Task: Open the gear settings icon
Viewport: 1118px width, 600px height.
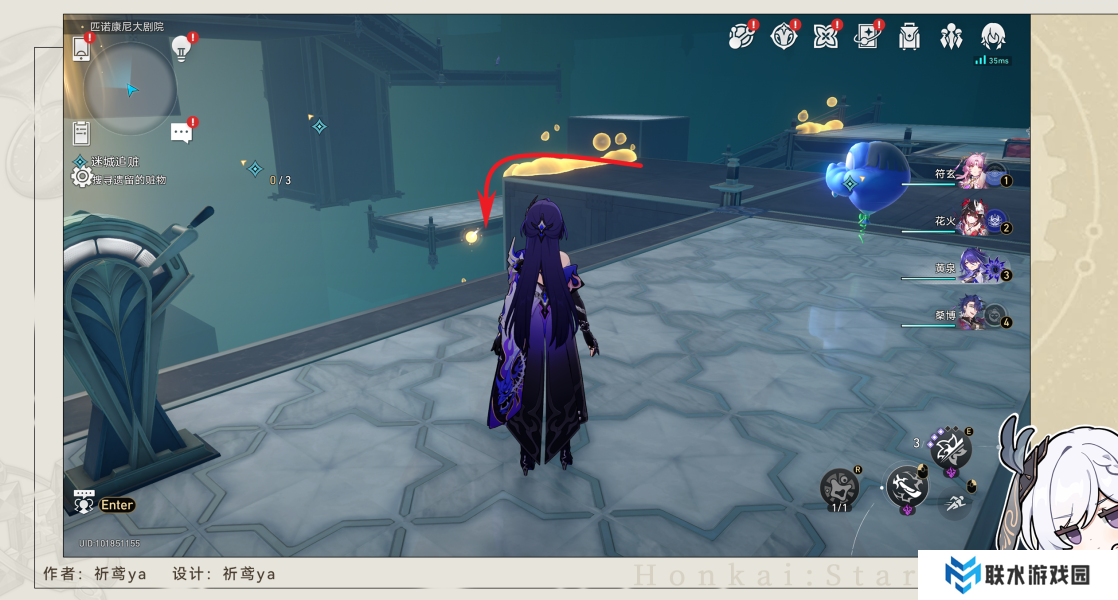Action: (x=82, y=177)
